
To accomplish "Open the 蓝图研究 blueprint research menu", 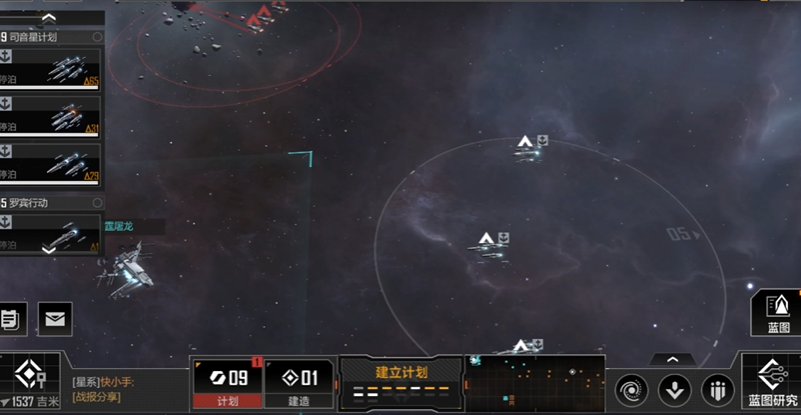I will (772, 383).
